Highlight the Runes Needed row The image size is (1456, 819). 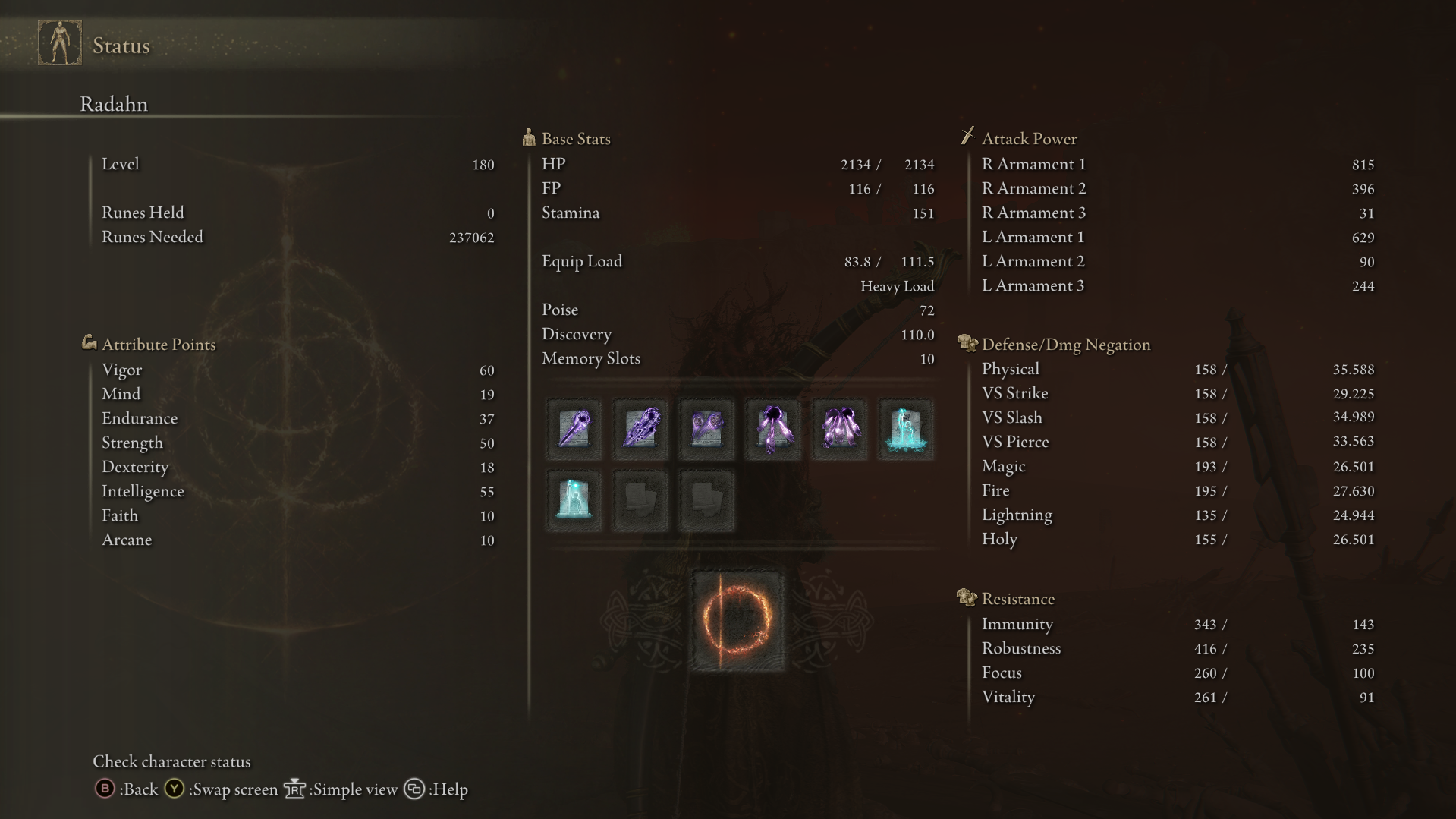point(297,237)
